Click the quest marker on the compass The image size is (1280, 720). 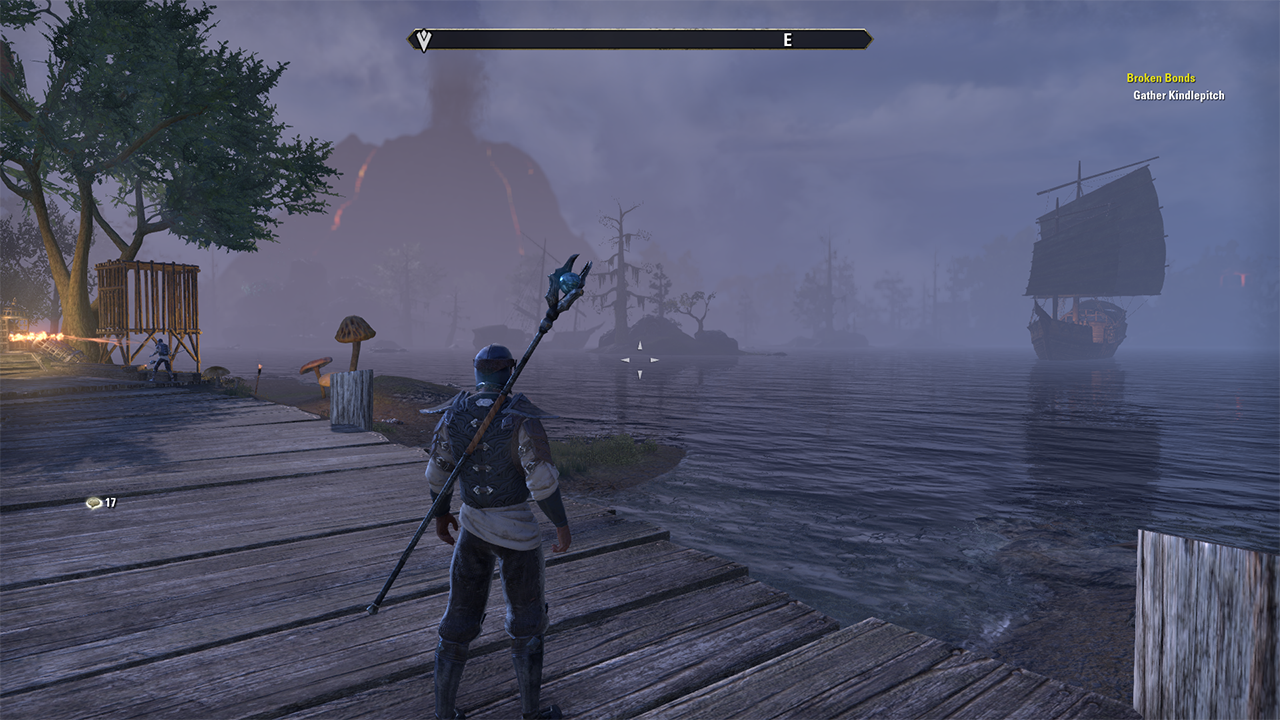pyautogui.click(x=424, y=40)
